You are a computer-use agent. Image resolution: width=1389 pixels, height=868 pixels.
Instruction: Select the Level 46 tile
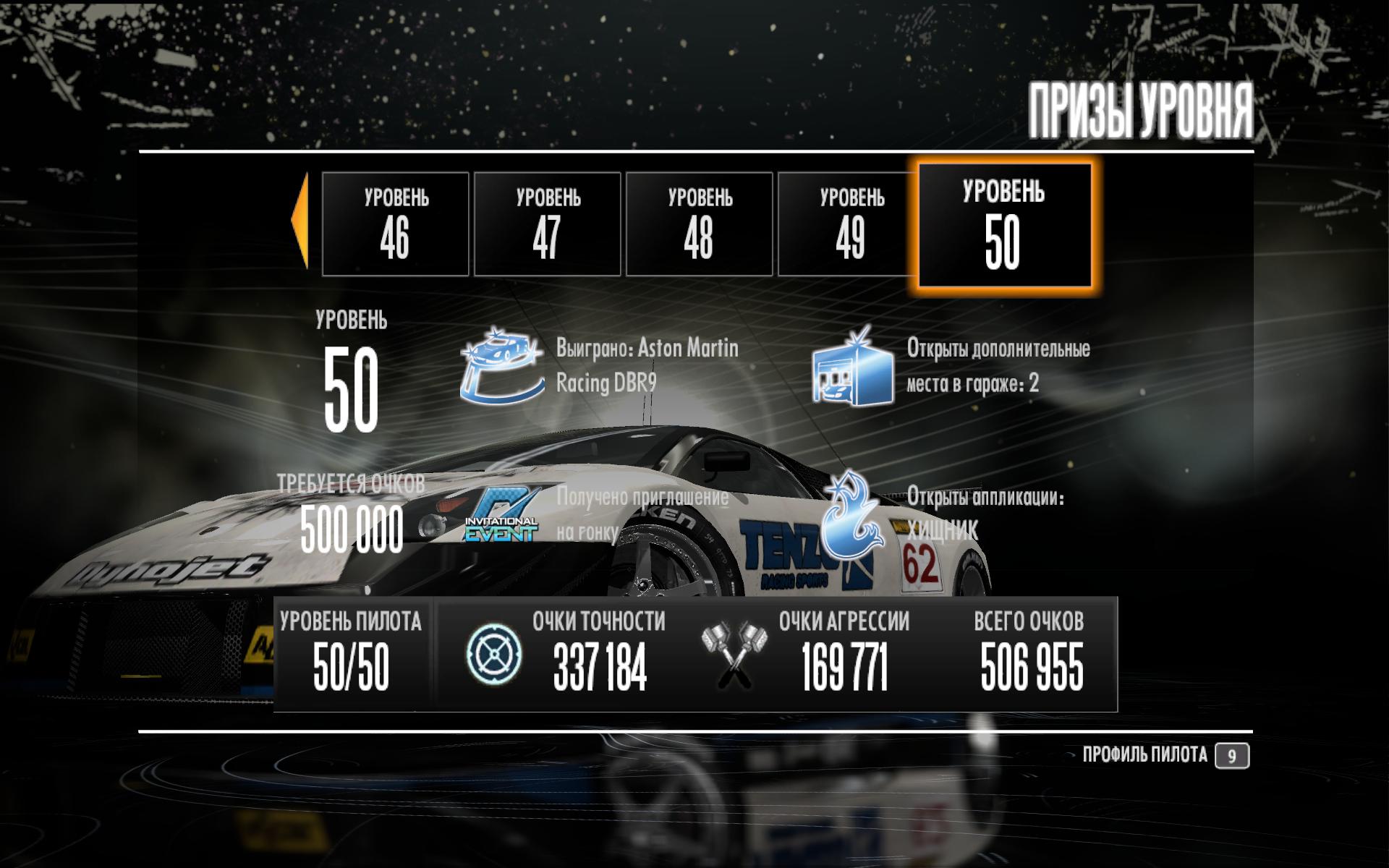pyautogui.click(x=395, y=224)
